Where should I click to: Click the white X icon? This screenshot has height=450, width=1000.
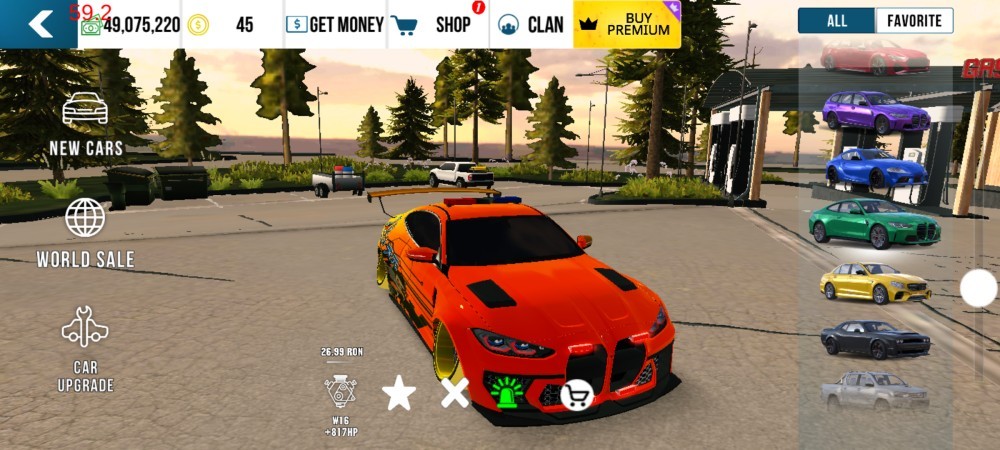tap(455, 393)
